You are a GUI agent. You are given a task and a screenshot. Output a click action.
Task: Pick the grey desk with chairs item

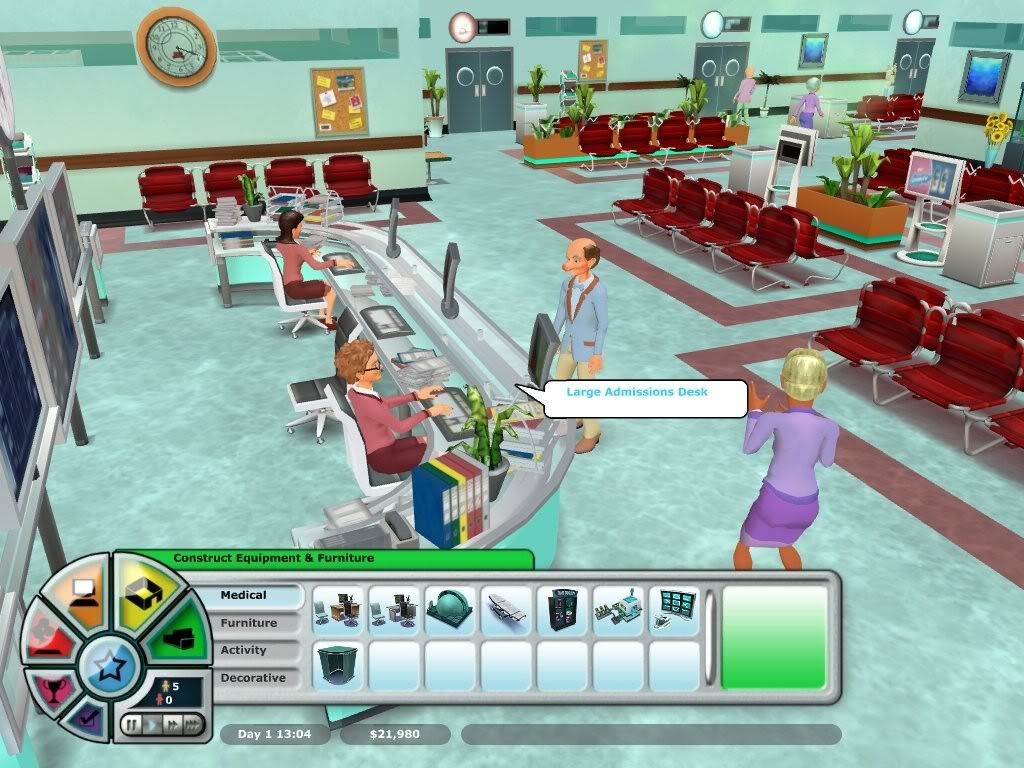coord(394,611)
